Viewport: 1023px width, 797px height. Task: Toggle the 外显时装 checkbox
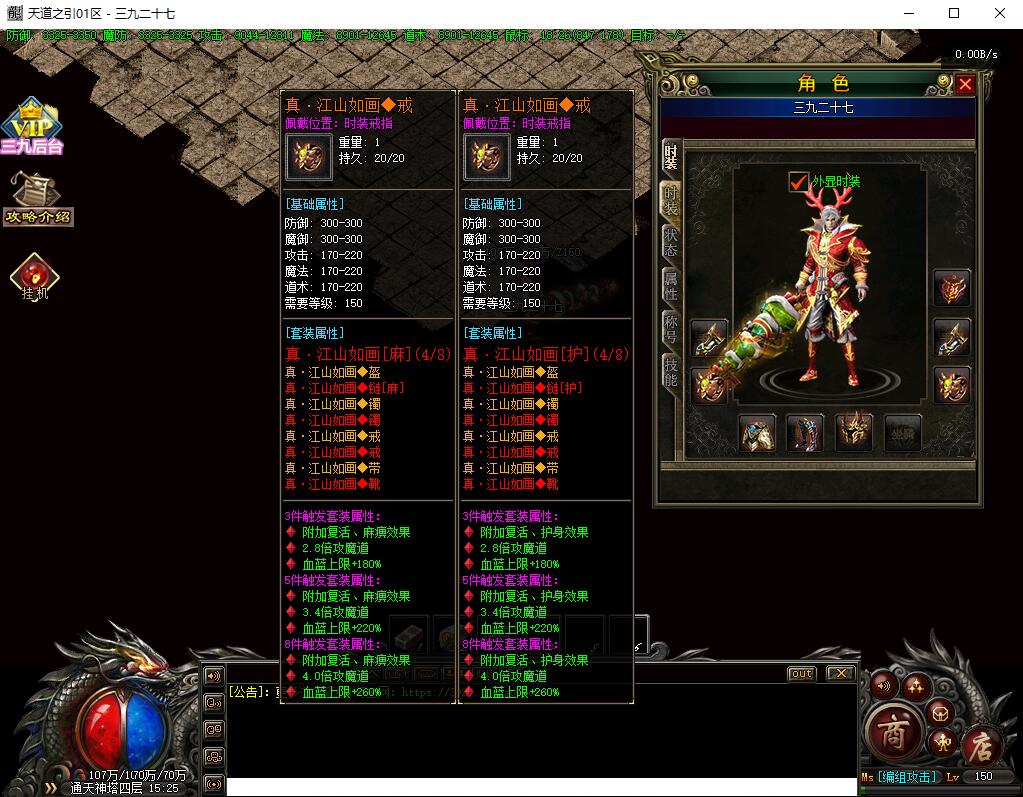pyautogui.click(x=798, y=181)
